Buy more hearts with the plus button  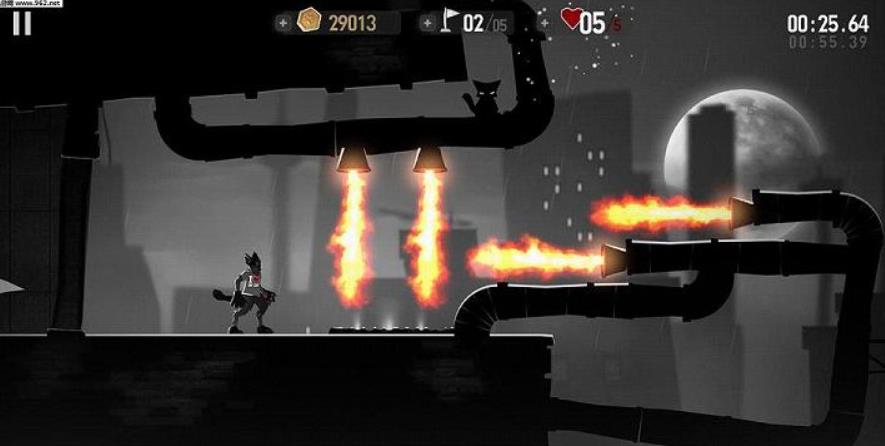click(x=545, y=22)
